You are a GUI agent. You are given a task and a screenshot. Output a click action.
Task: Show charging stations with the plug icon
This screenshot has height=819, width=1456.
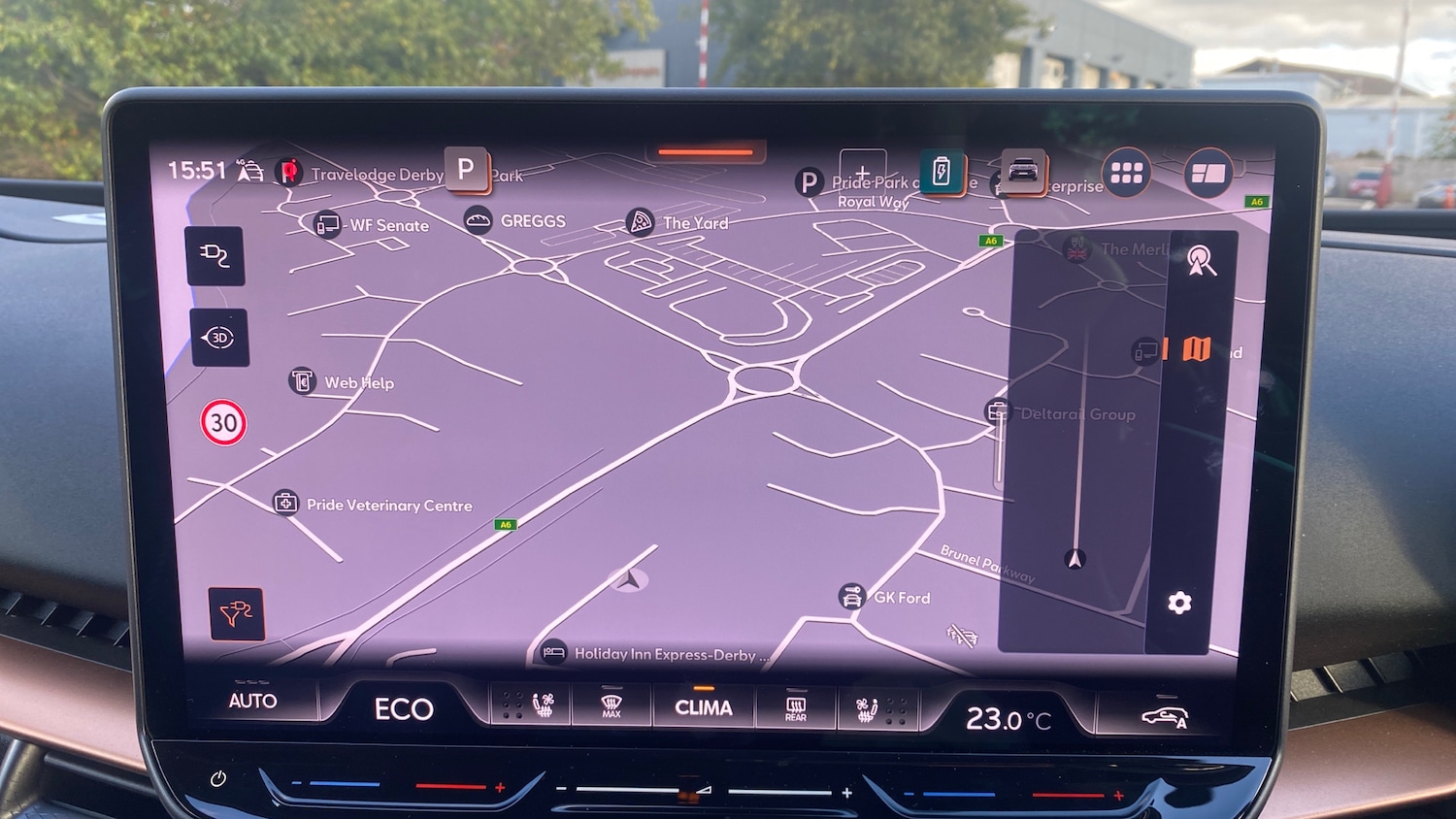point(215,256)
